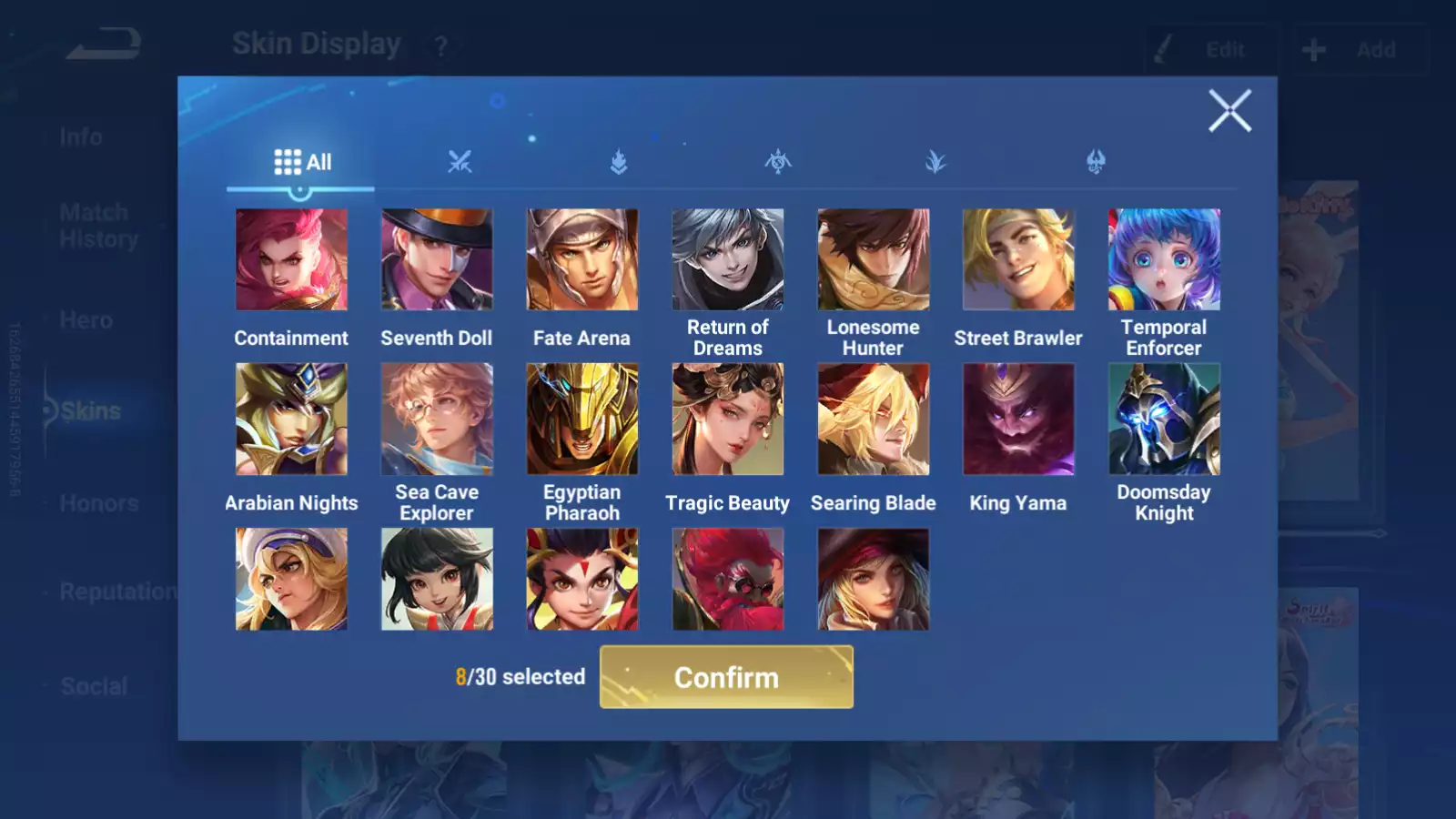The width and height of the screenshot is (1456, 819).
Task: Confirm the selected skins
Action: click(726, 677)
